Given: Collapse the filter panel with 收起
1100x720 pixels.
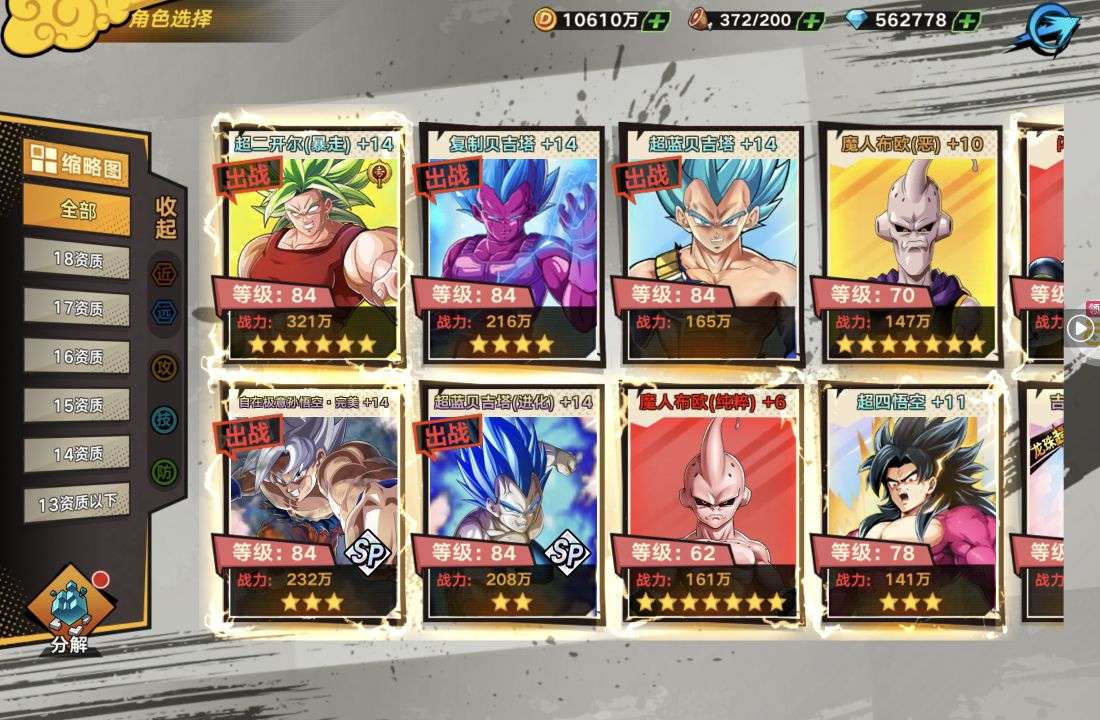Looking at the screenshot, I should click(165, 217).
